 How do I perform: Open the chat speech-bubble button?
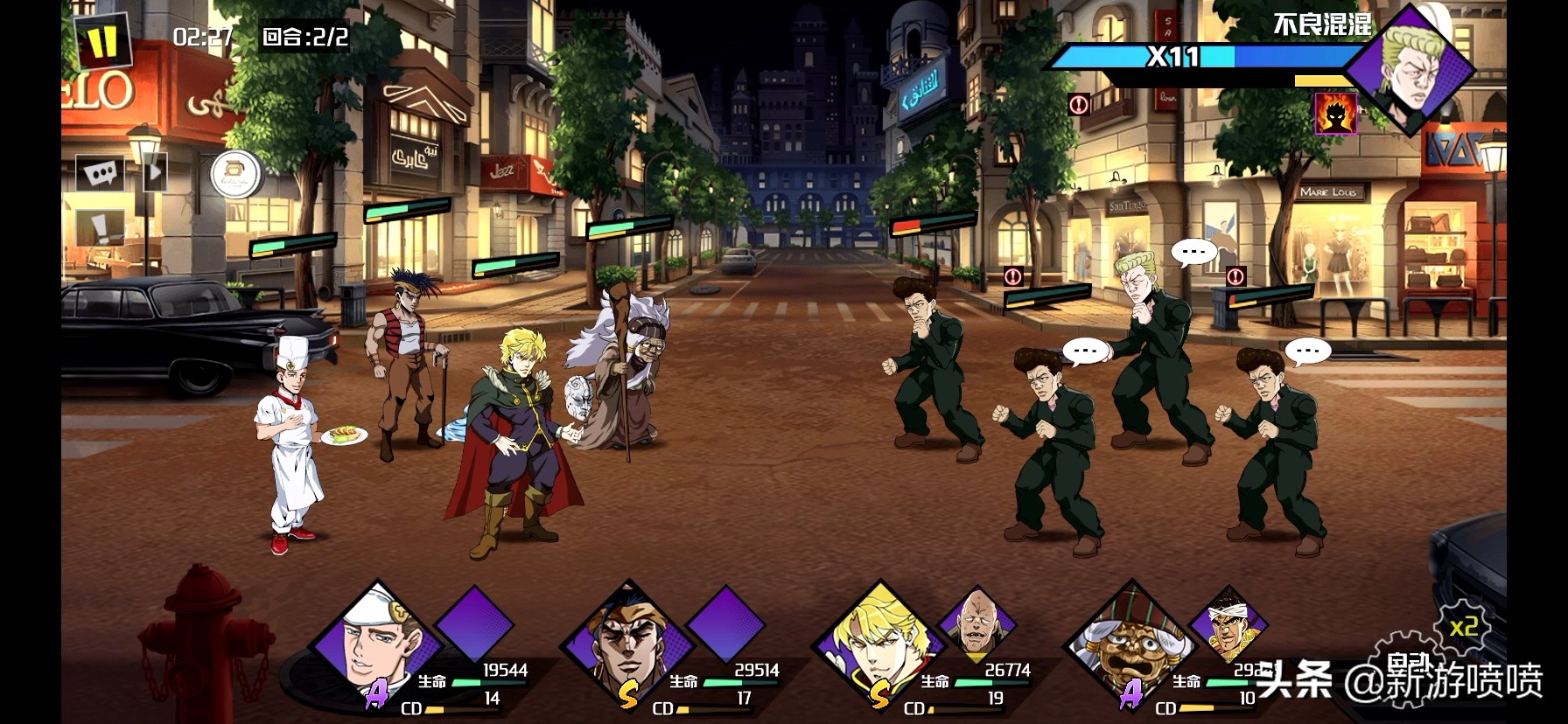100,173
